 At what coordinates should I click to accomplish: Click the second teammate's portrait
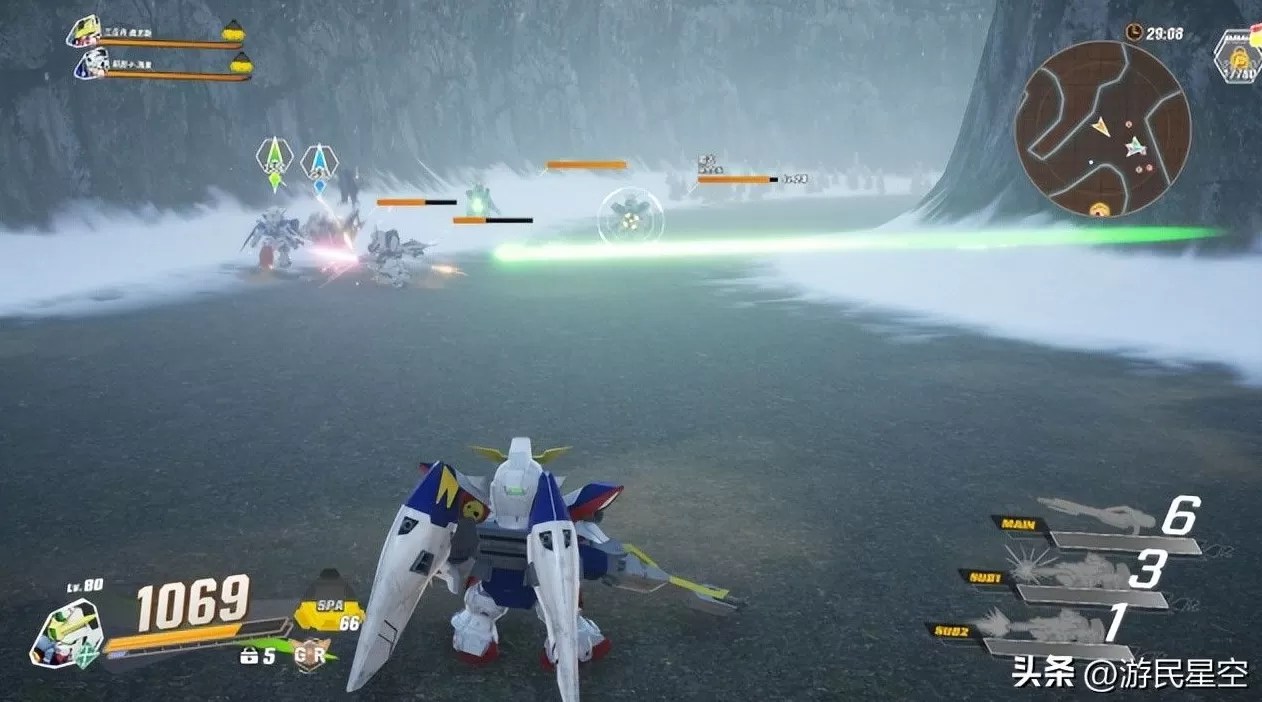[90, 66]
